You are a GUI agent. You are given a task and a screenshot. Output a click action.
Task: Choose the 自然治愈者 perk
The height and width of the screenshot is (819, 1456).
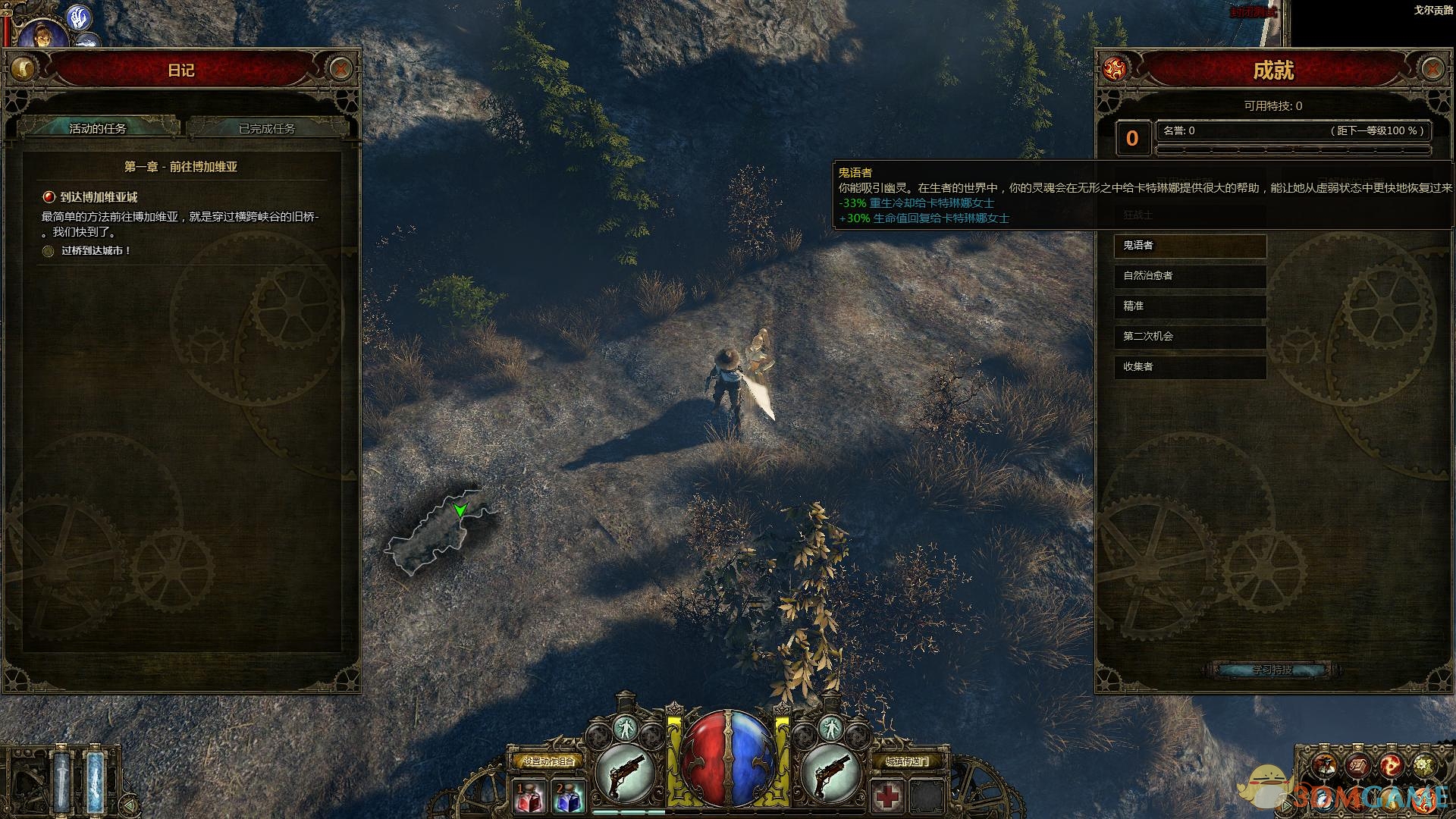click(x=1189, y=276)
